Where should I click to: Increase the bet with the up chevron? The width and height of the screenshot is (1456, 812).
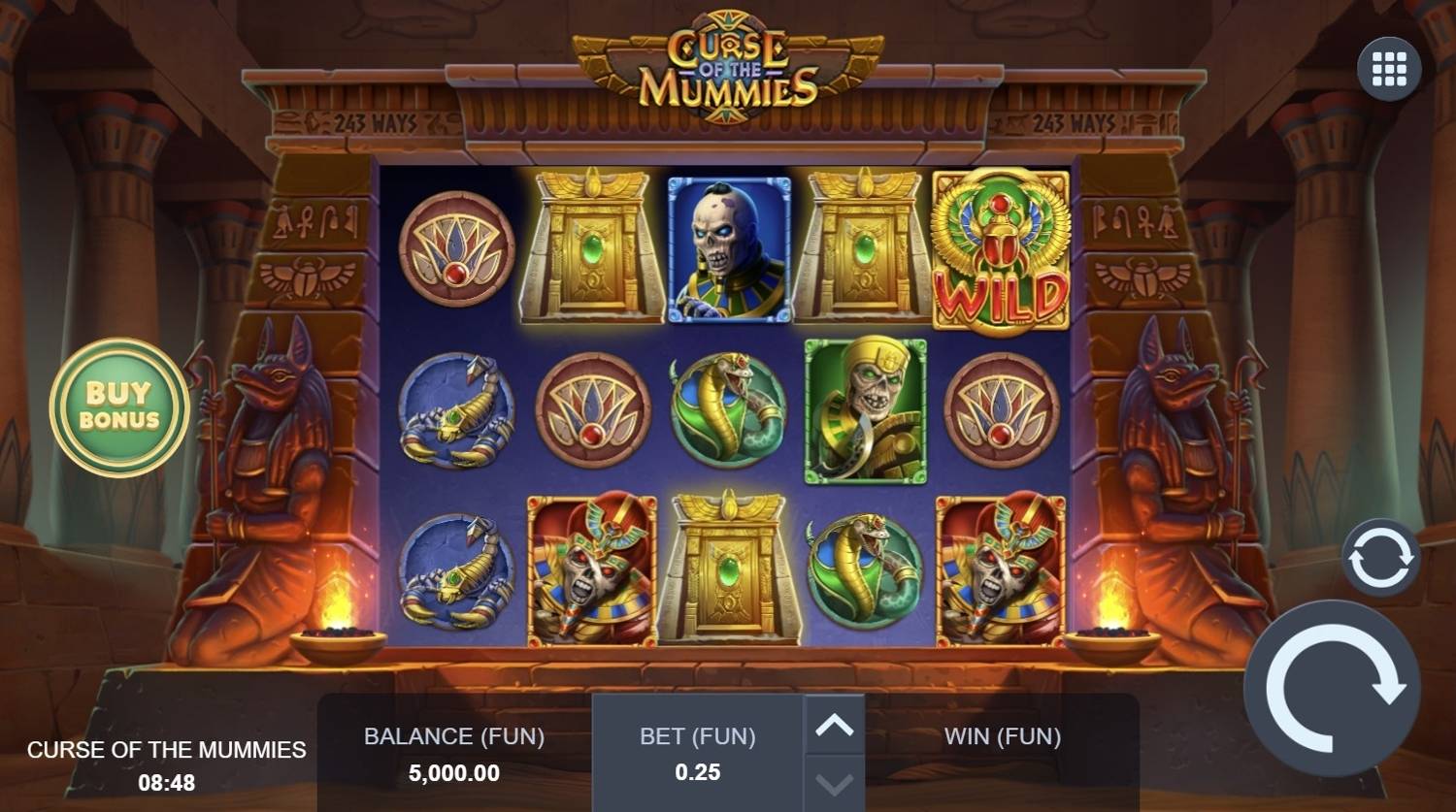(x=833, y=723)
